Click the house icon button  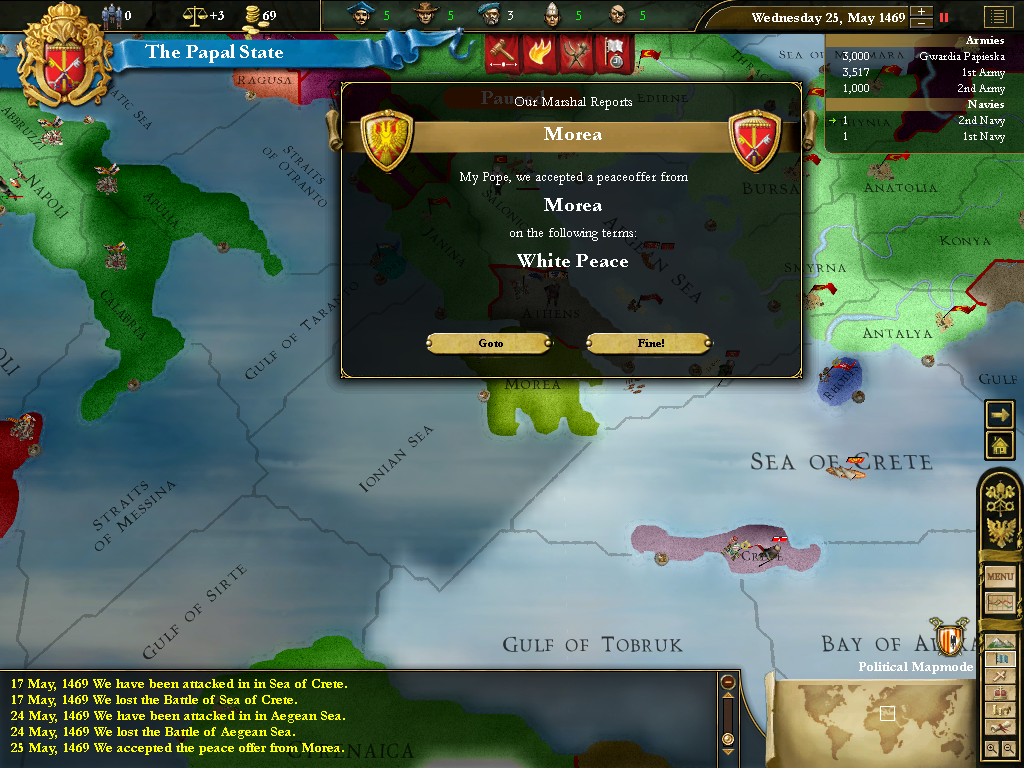point(1000,445)
